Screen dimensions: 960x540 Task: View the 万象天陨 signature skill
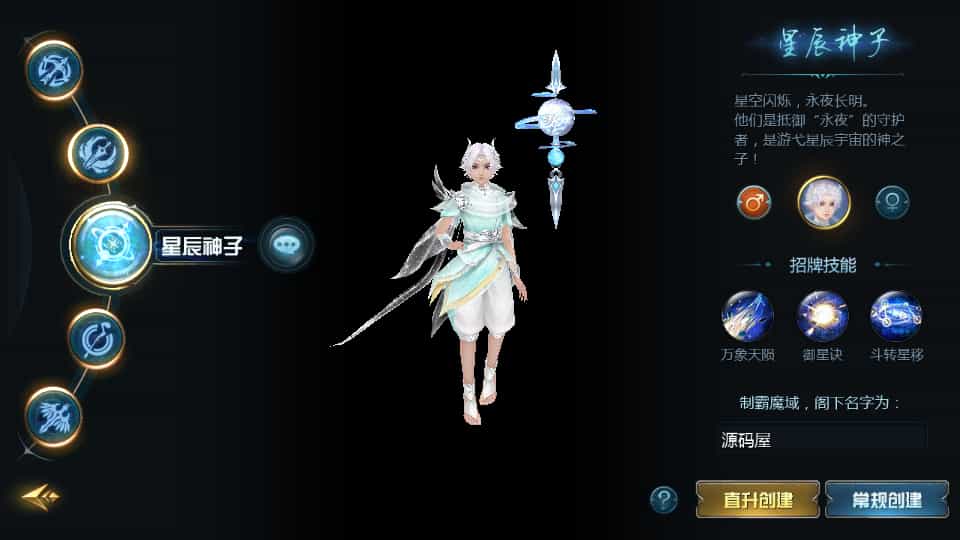coord(747,316)
